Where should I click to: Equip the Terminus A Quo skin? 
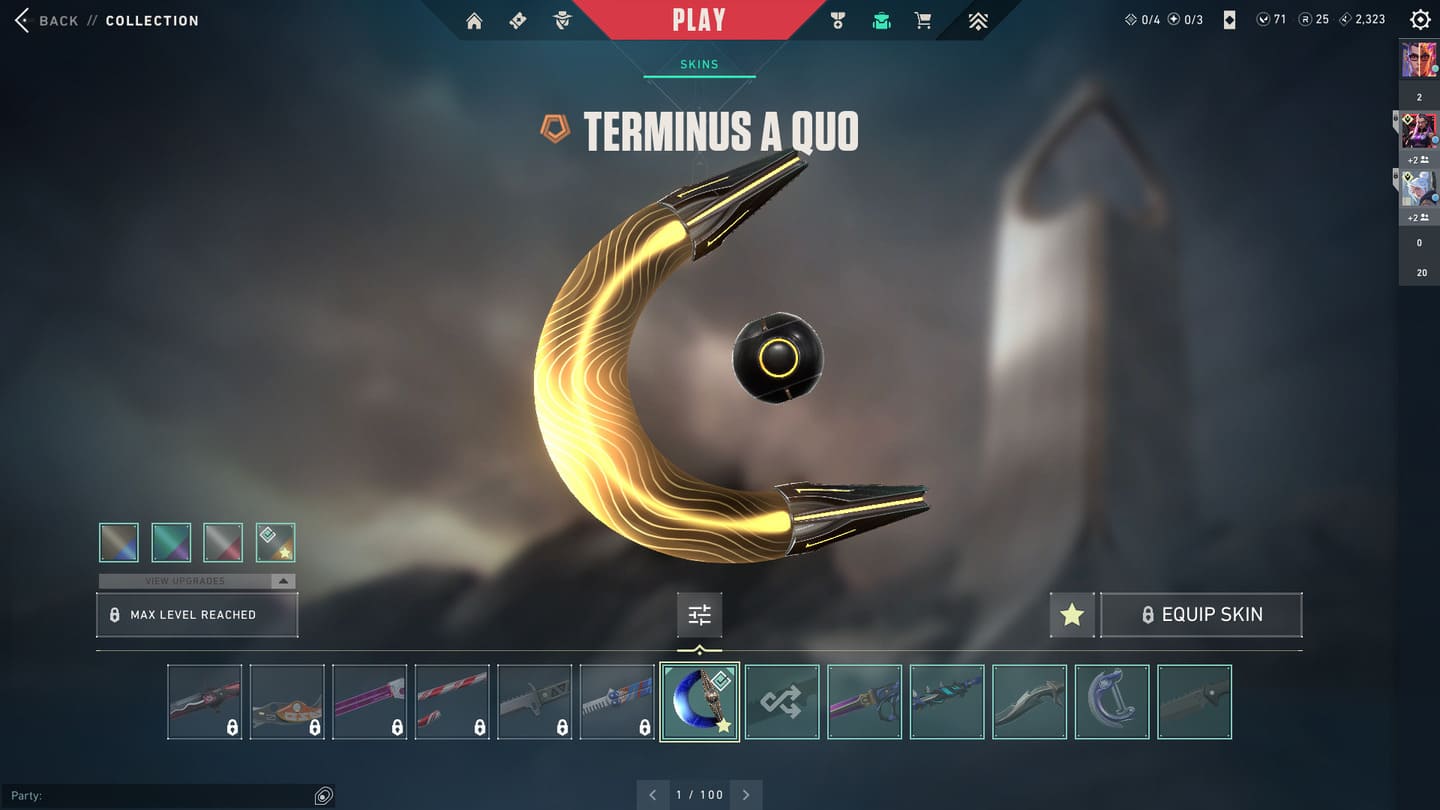[1201, 615]
